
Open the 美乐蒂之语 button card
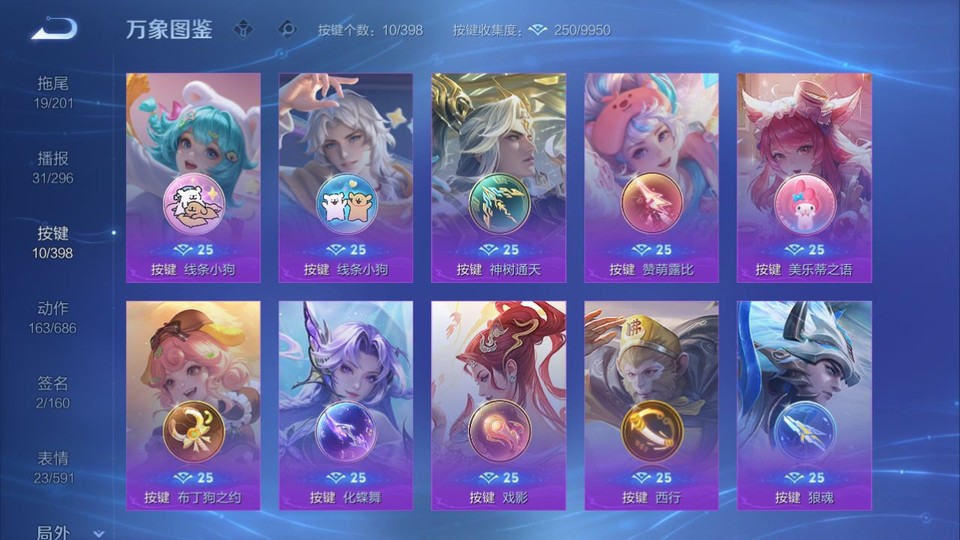click(x=804, y=177)
